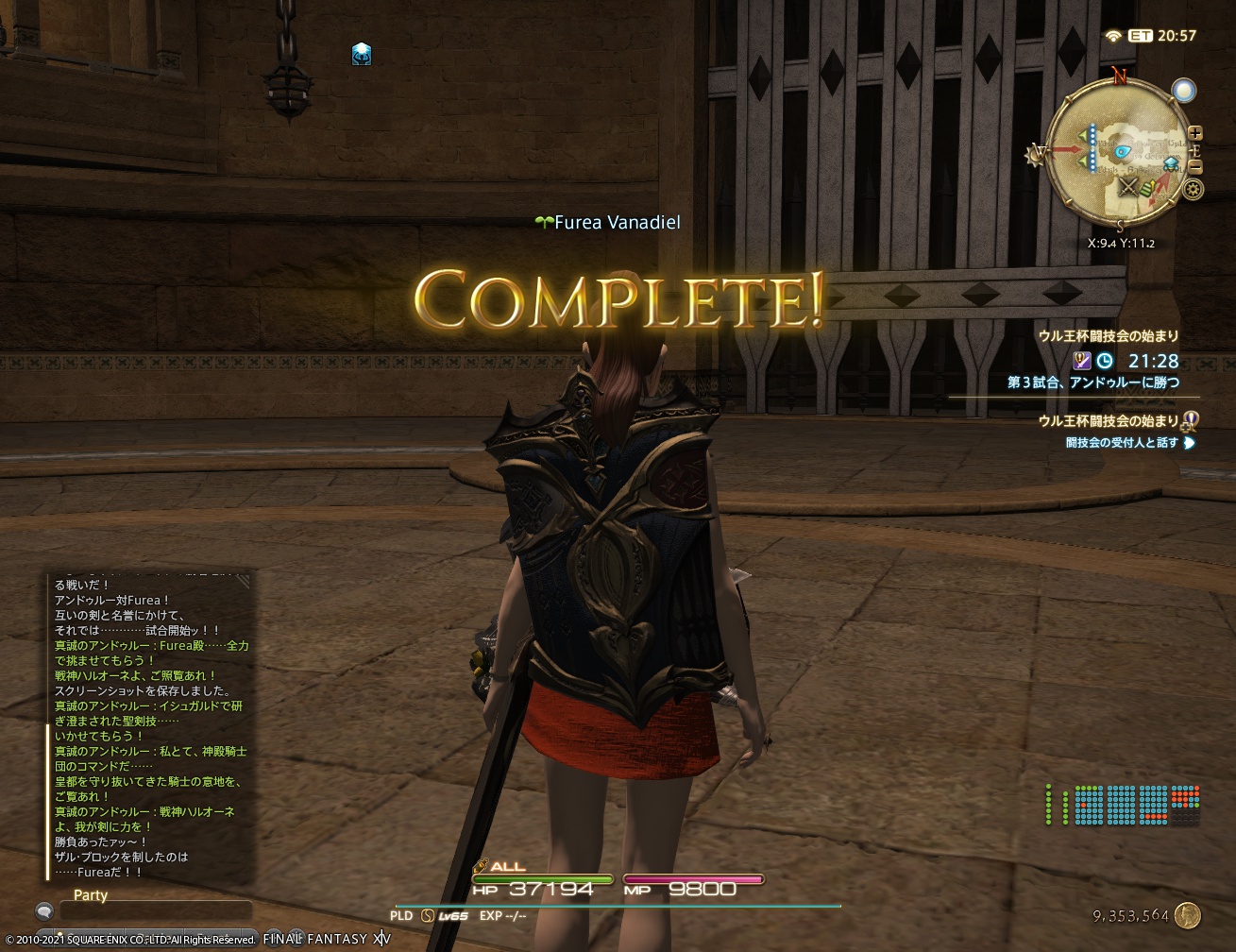Click the minimap settings gear icon

coord(1194,189)
